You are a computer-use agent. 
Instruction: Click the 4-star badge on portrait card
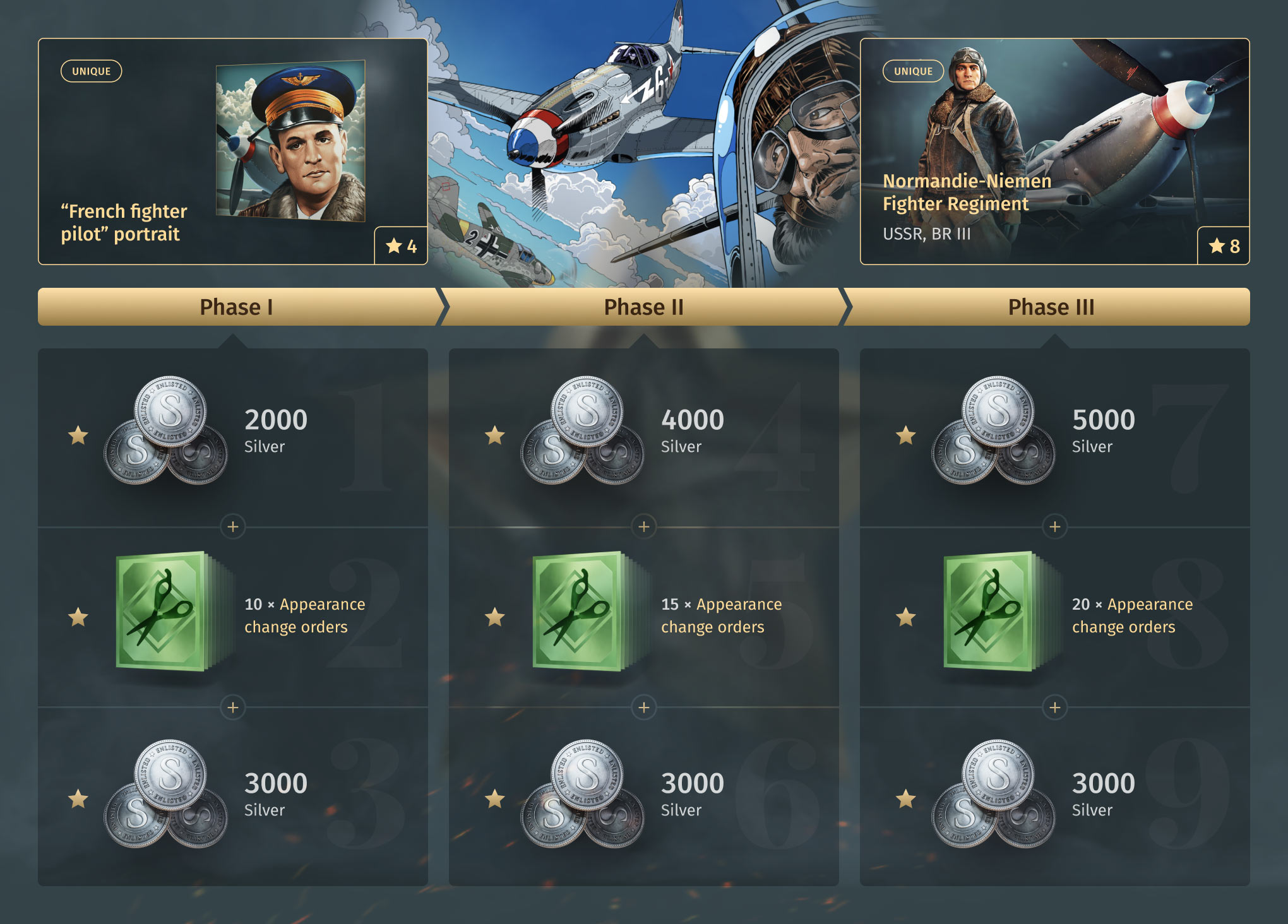pos(401,246)
